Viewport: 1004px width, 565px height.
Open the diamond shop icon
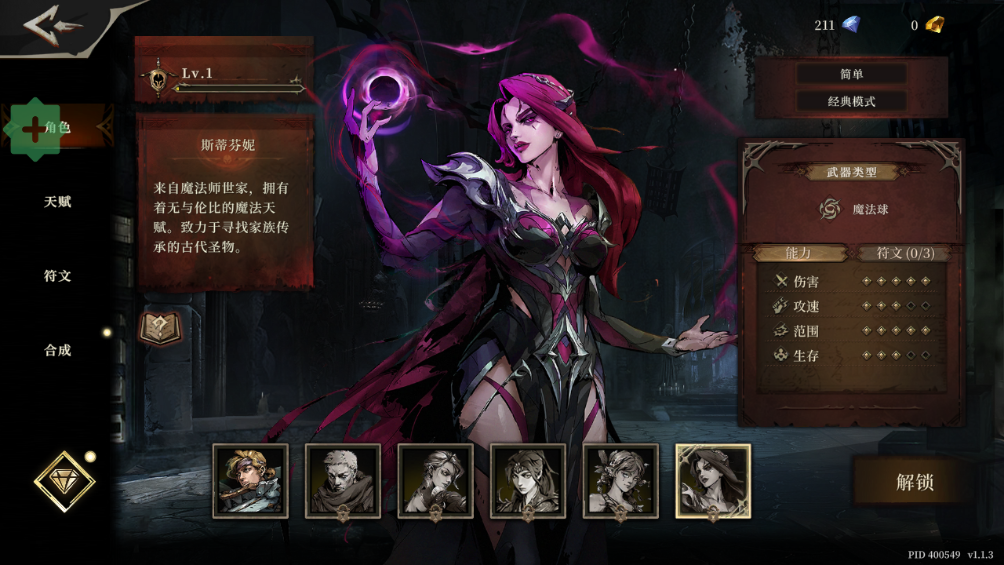[64, 482]
